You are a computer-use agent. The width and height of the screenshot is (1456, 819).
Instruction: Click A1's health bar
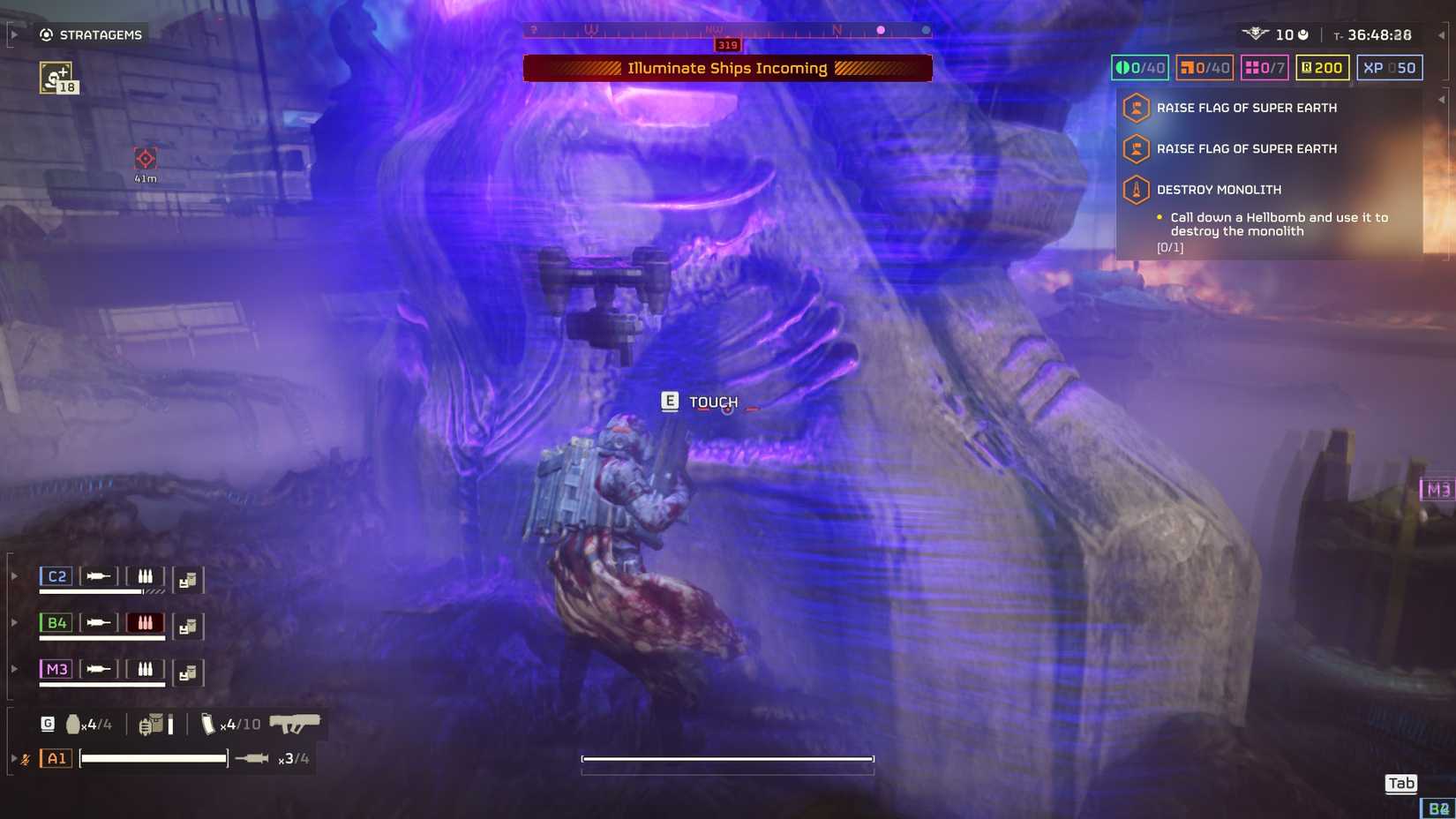(x=152, y=757)
